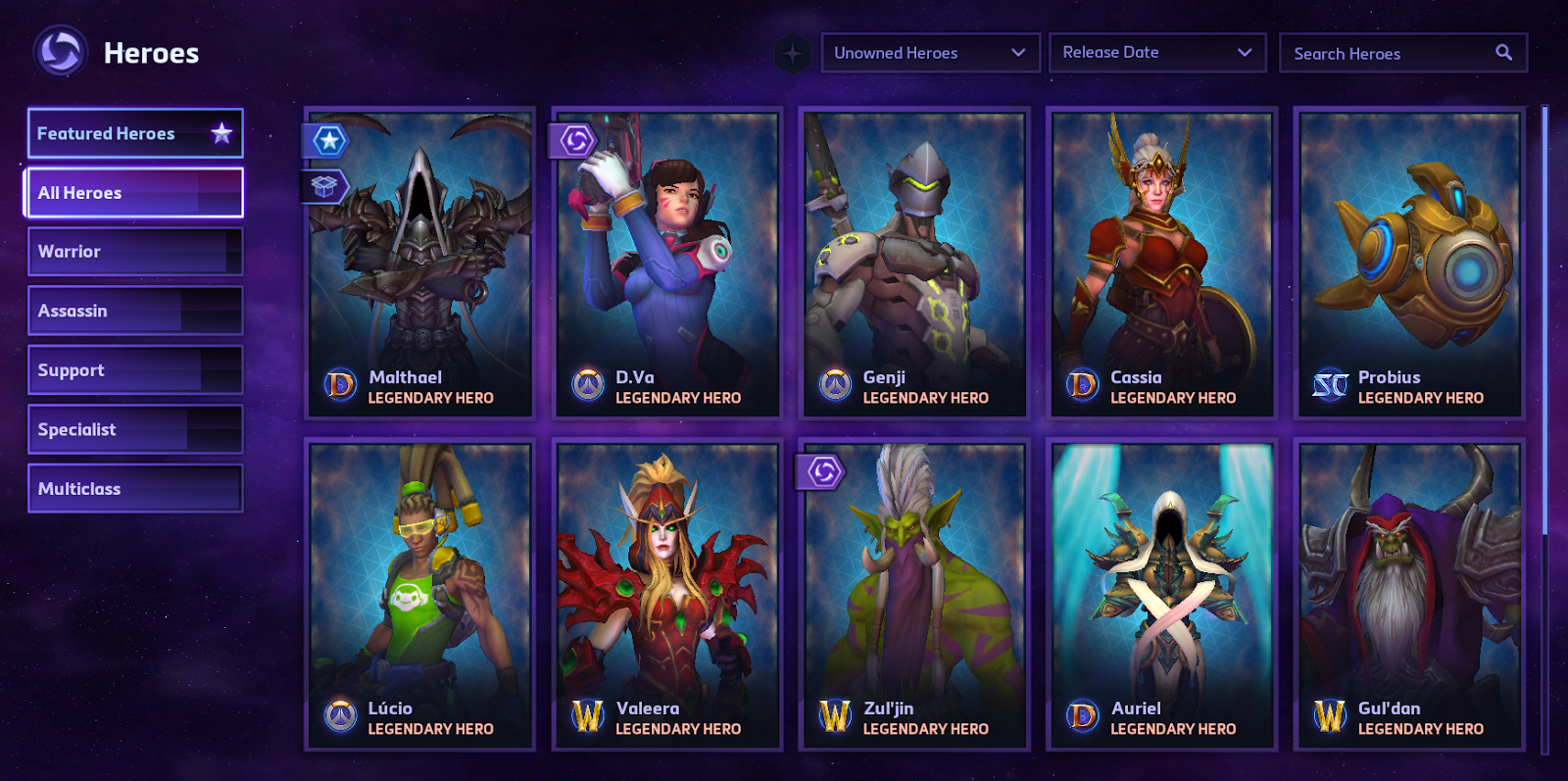Open Cassia's hero card
The width and height of the screenshot is (1568, 781).
[1162, 263]
